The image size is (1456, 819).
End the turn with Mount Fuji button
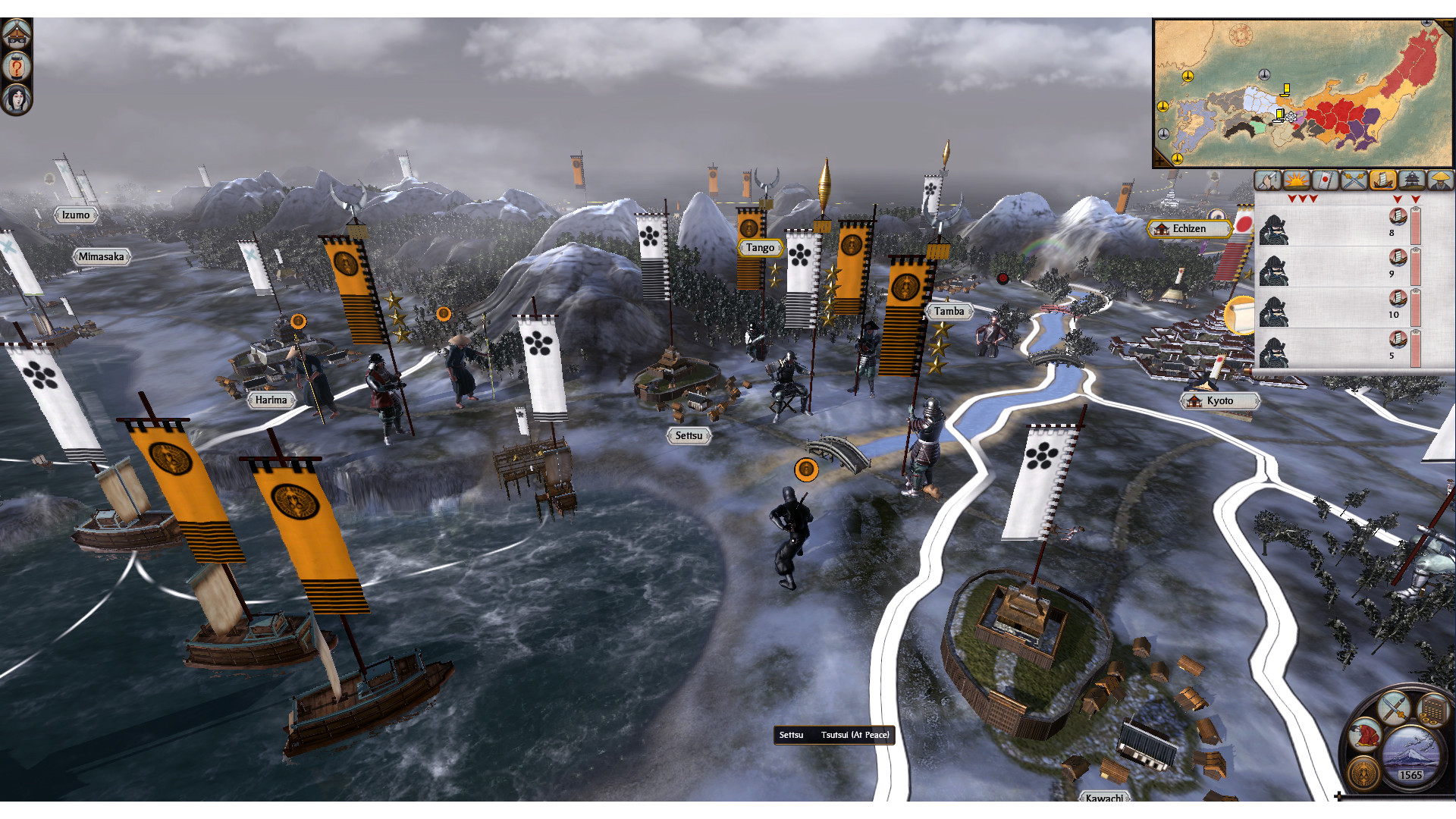tap(1410, 753)
